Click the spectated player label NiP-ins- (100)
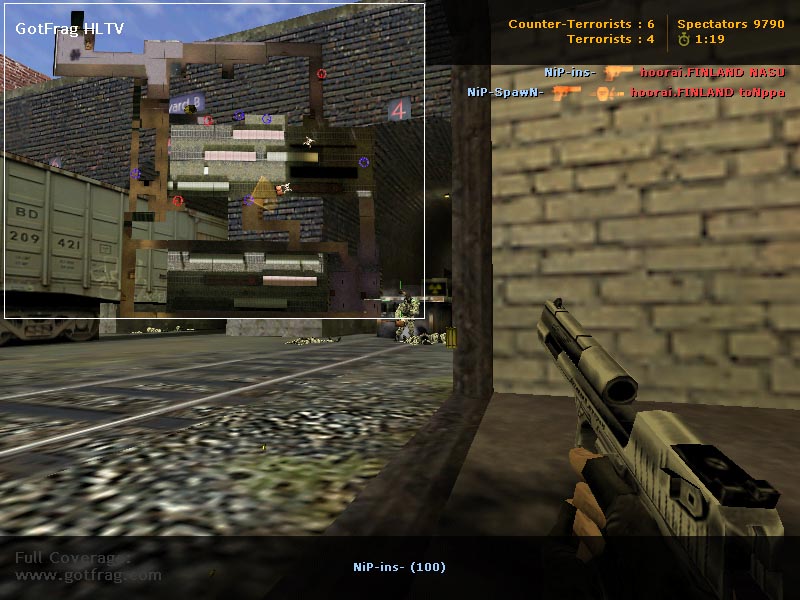800x600 pixels. pyautogui.click(x=399, y=567)
